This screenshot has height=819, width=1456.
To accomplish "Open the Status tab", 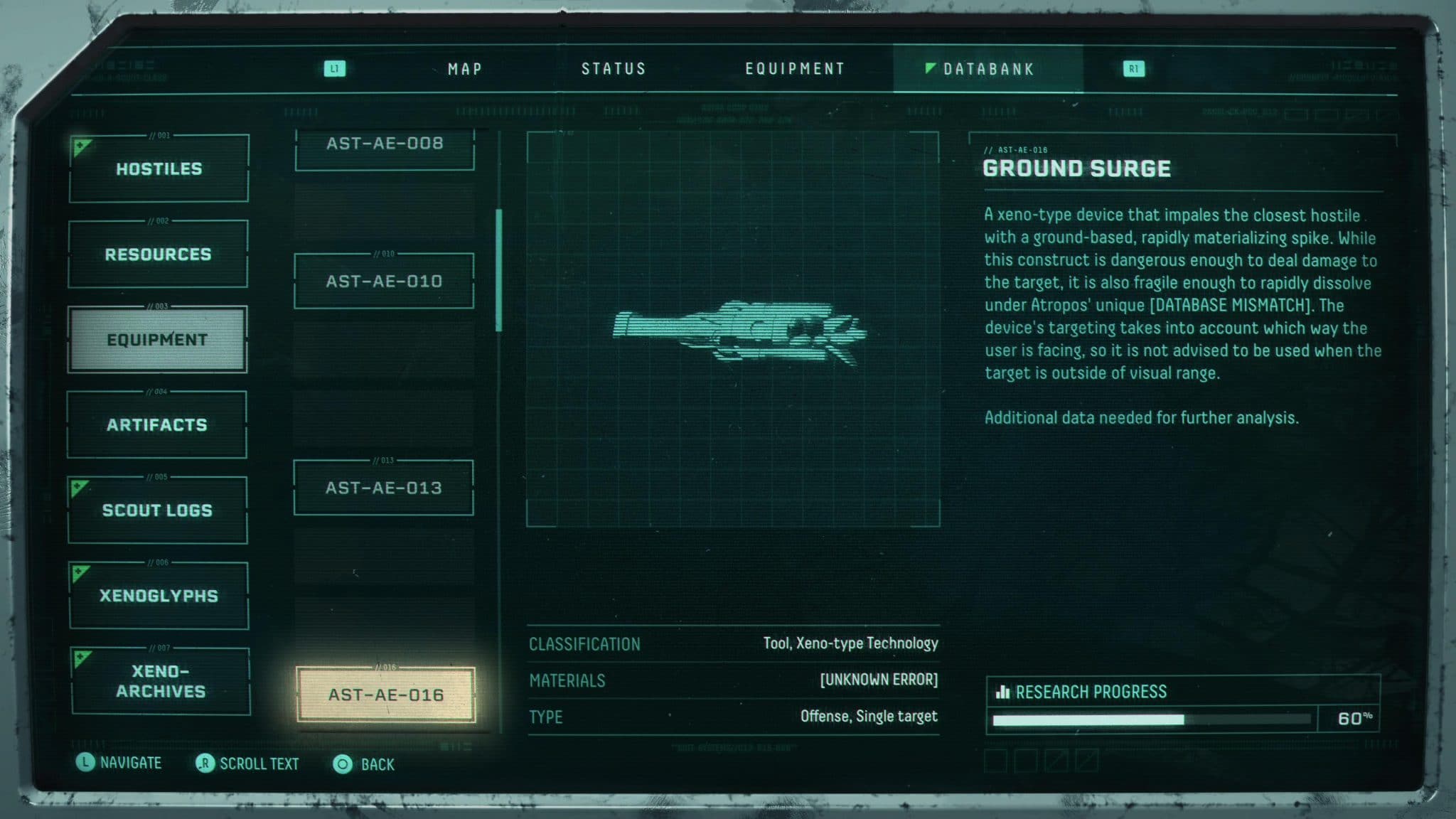I will [614, 69].
